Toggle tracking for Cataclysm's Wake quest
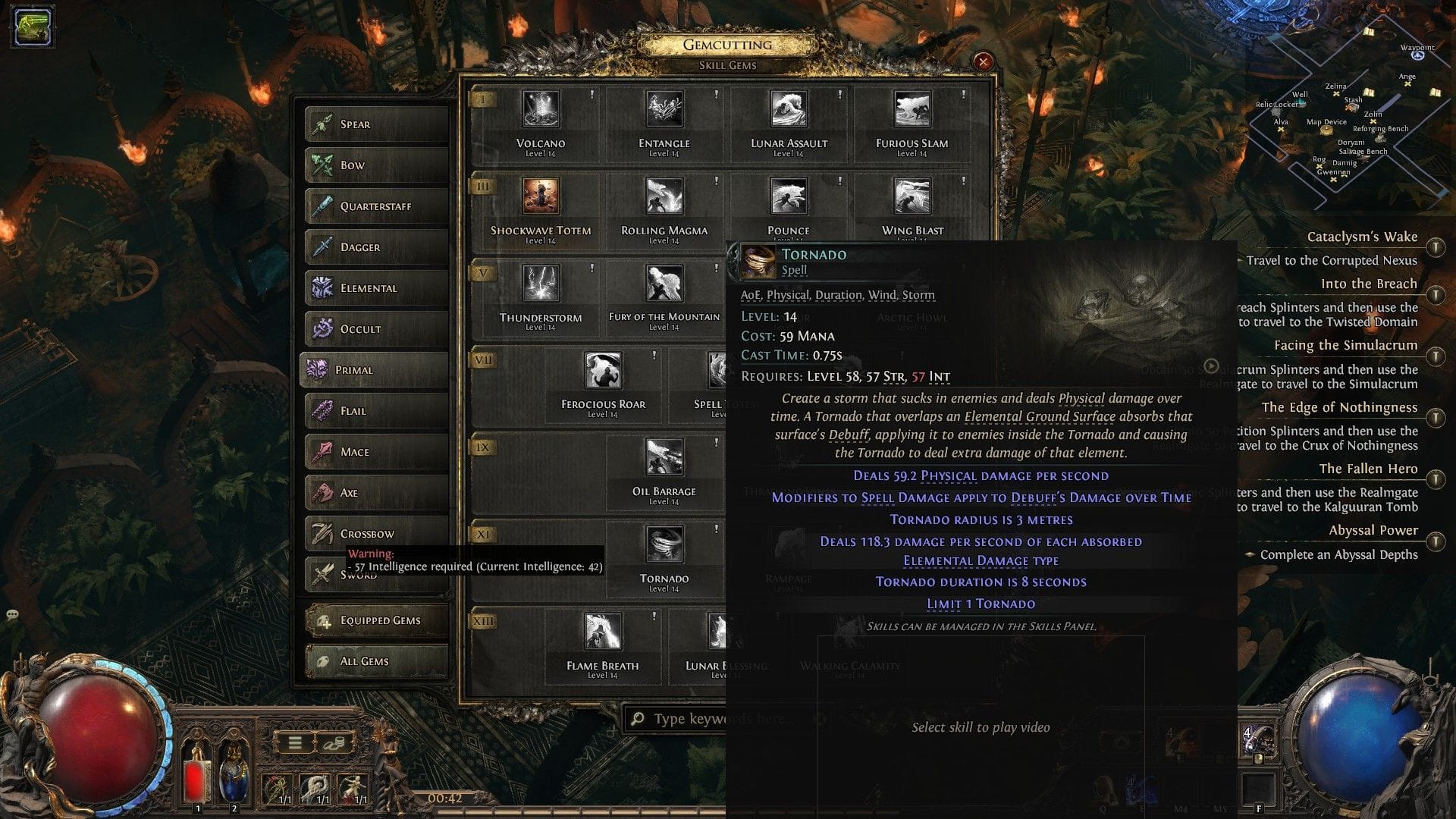 [1436, 246]
